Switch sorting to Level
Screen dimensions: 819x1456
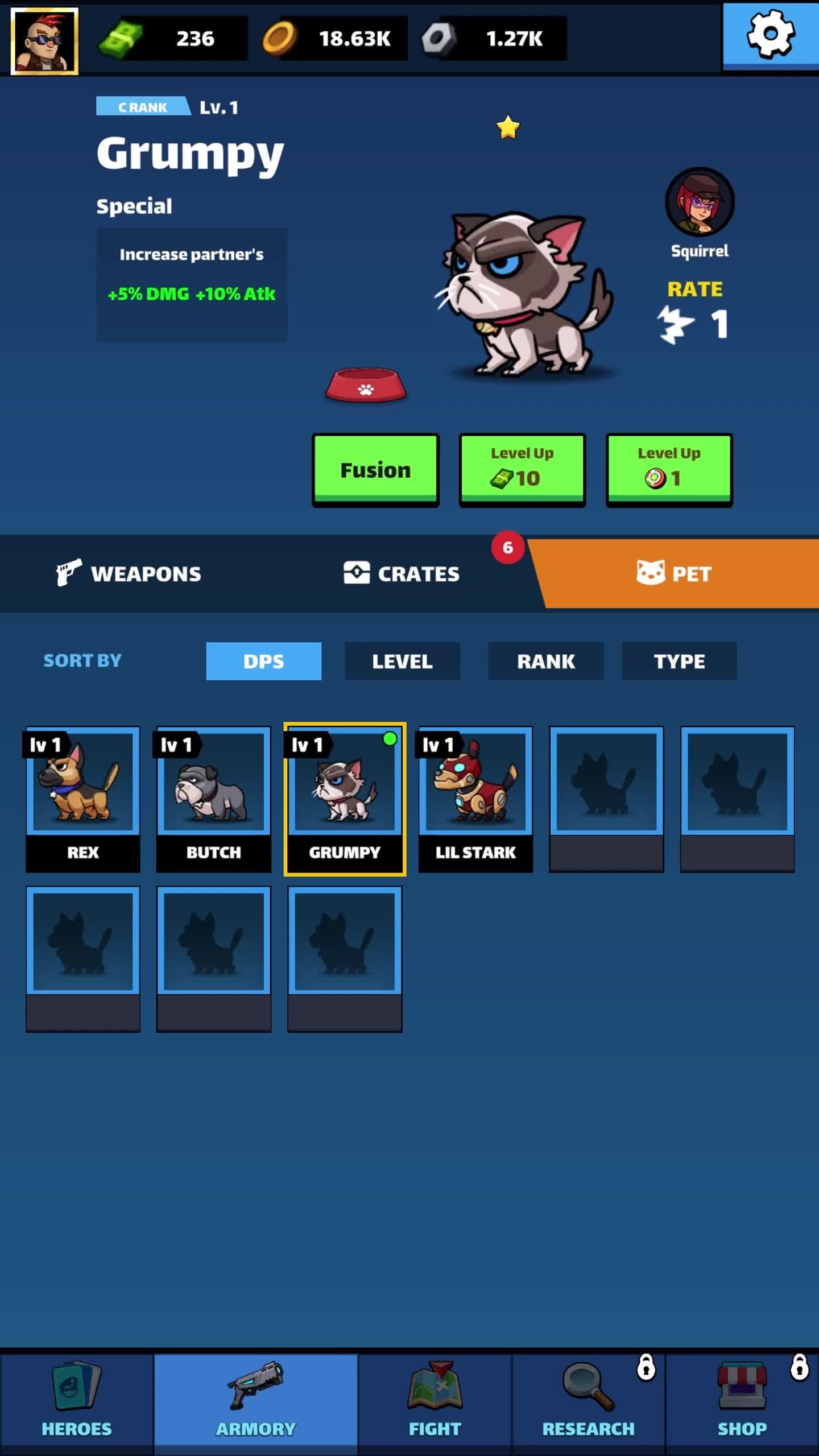(402, 661)
